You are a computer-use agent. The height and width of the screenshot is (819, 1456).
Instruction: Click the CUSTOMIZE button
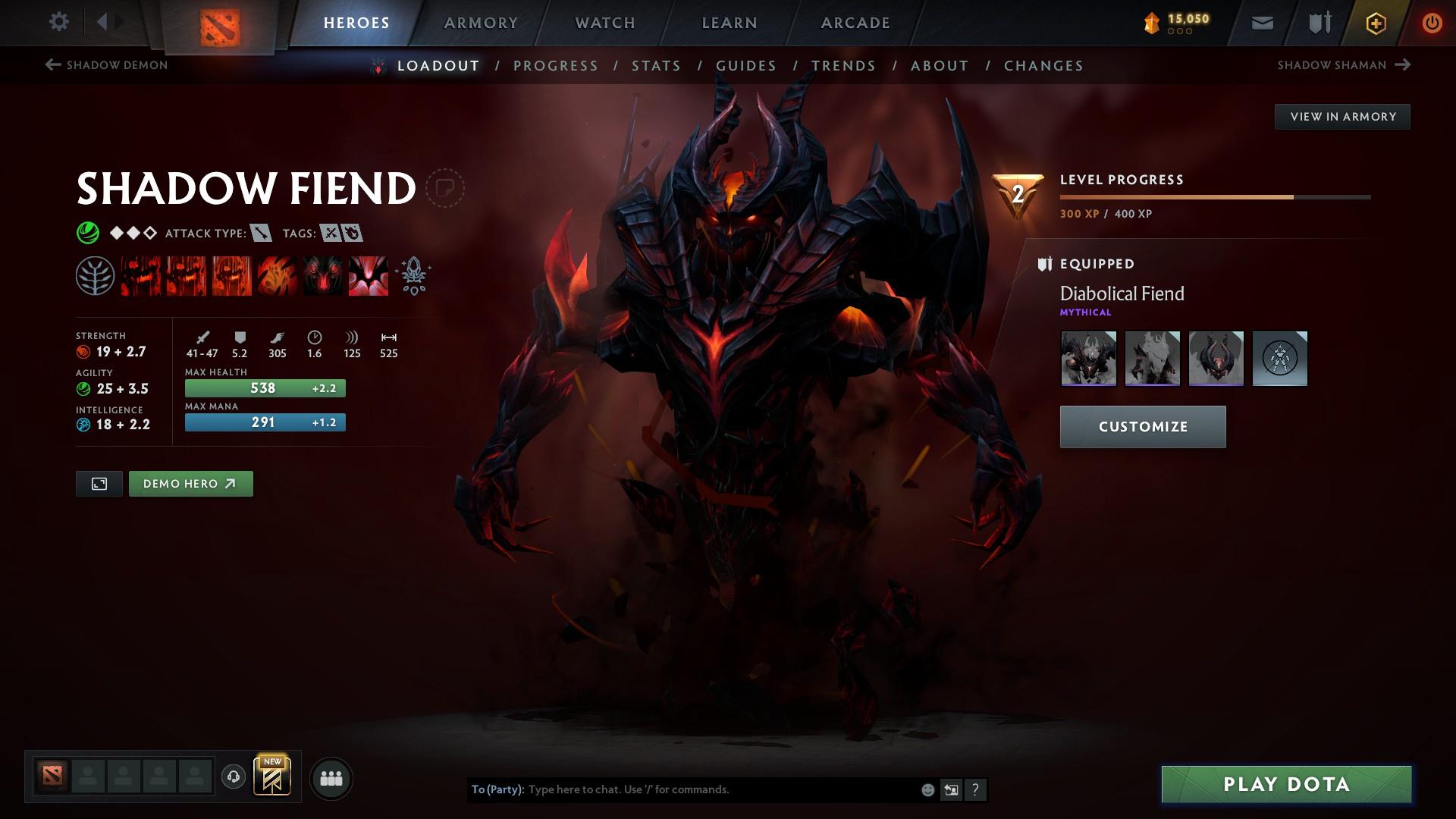coord(1142,426)
